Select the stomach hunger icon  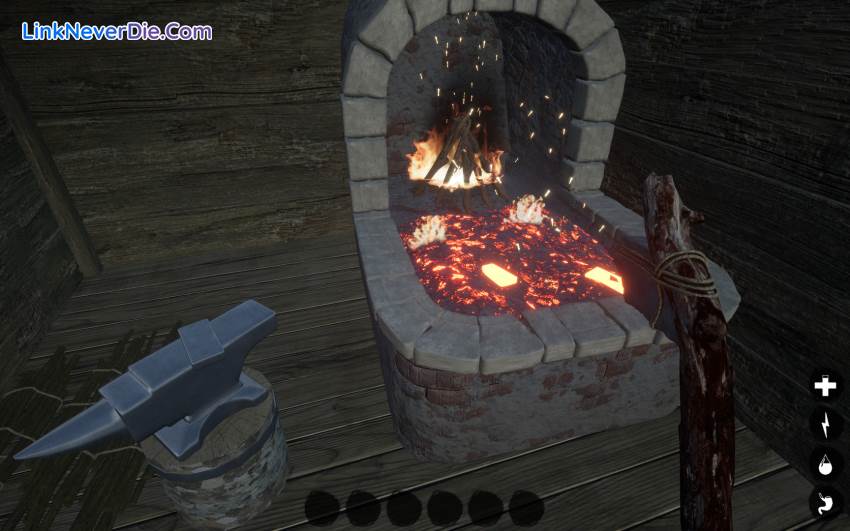[x=825, y=503]
